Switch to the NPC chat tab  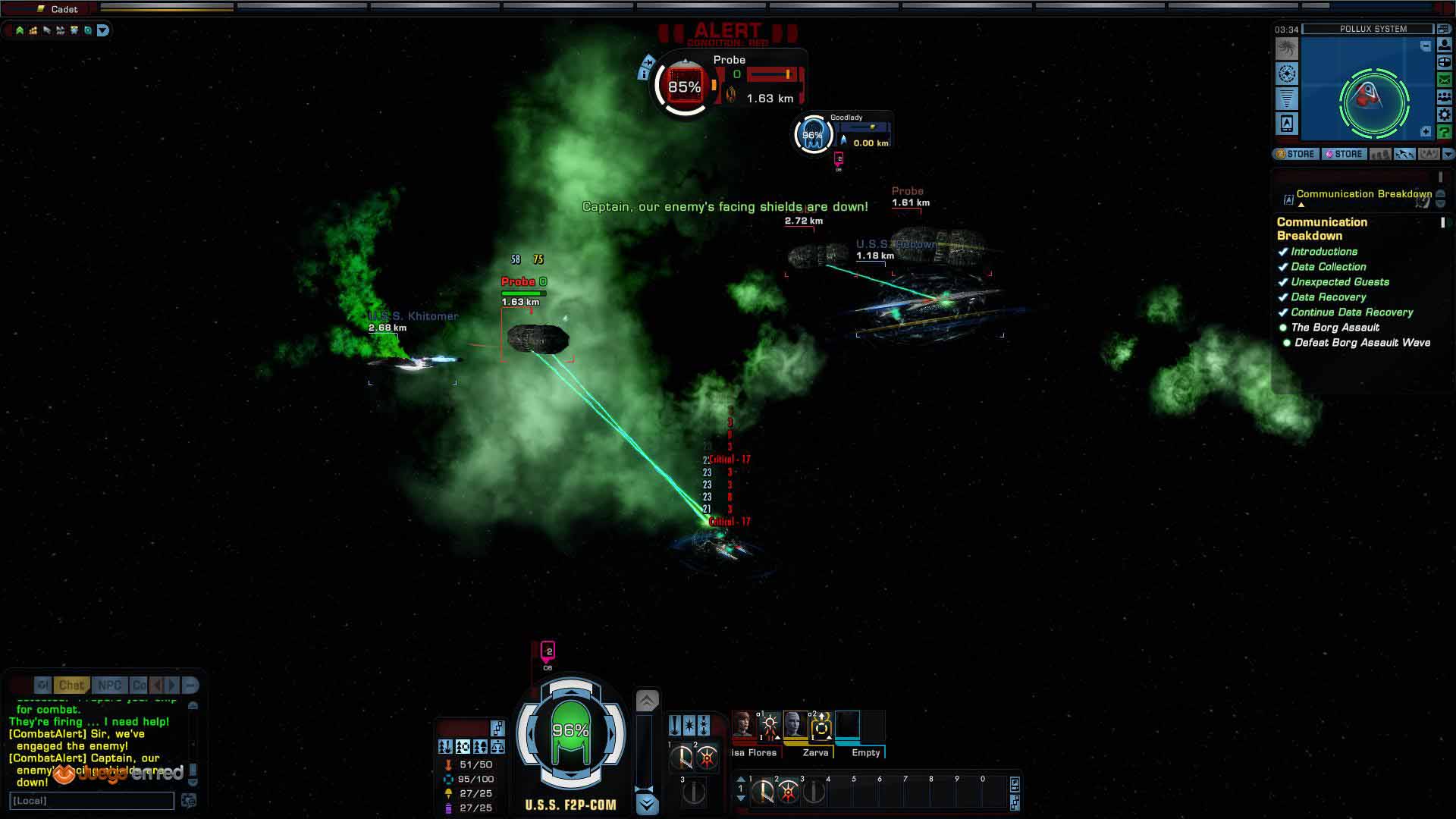tap(109, 686)
